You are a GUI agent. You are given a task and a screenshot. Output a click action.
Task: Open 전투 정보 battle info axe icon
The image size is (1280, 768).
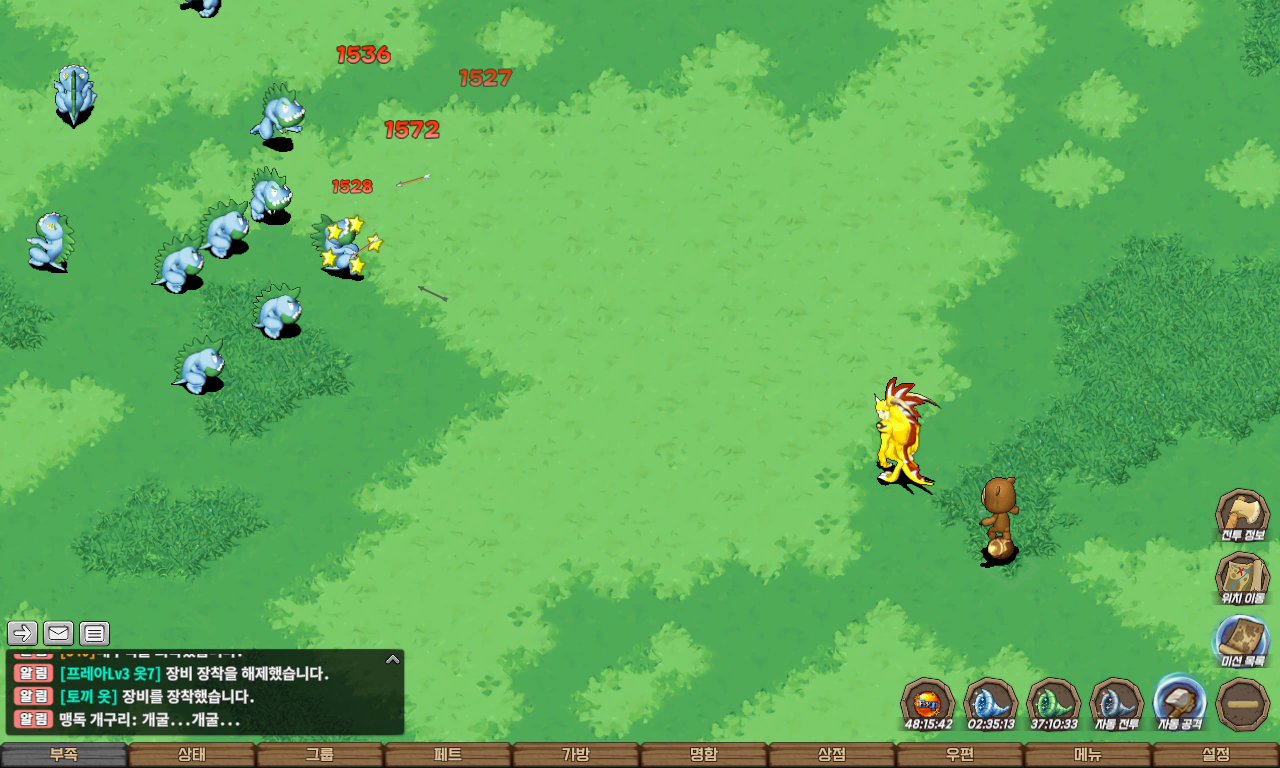(1242, 515)
